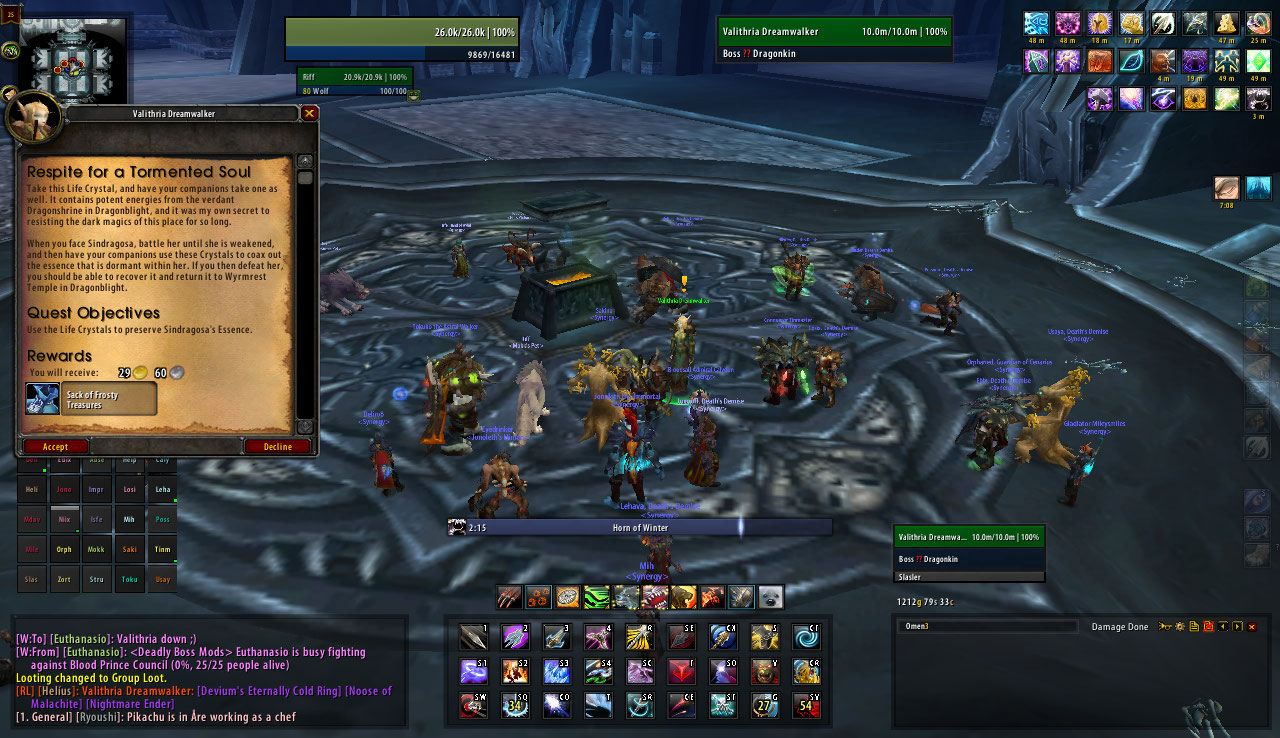Click the Icecrown Citadel buff icon

[1257, 188]
